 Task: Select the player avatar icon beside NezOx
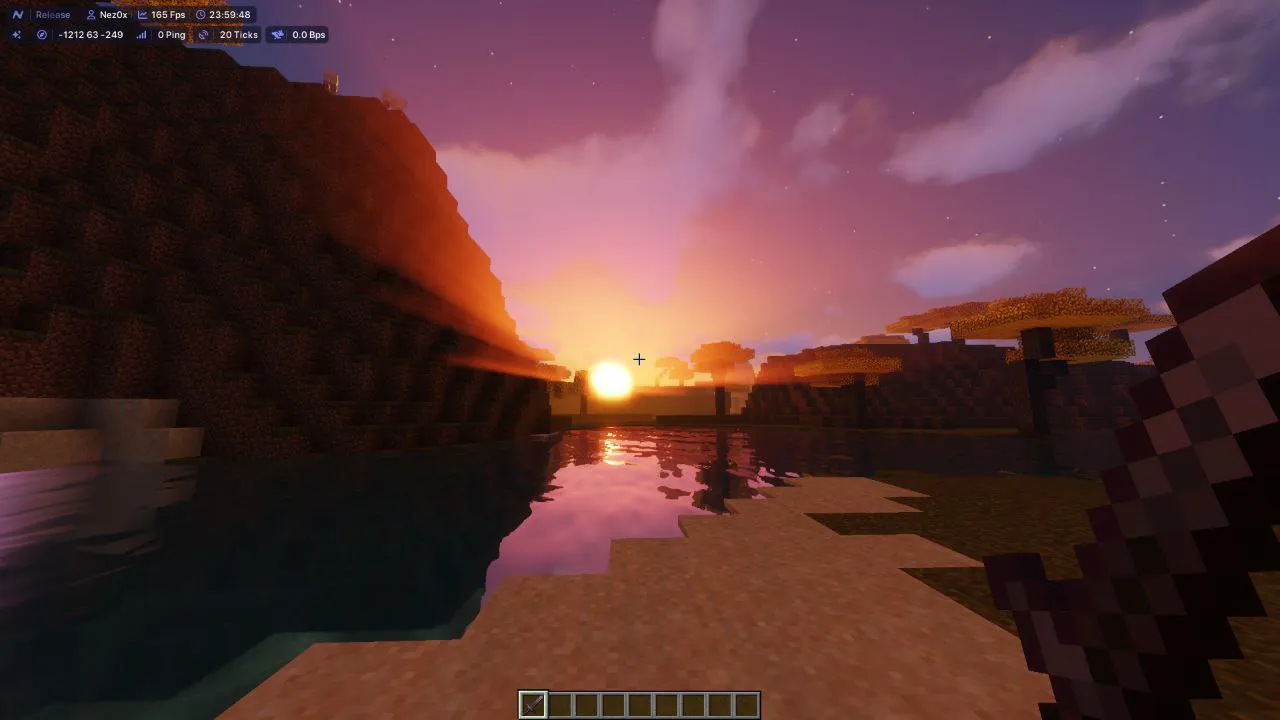[x=91, y=15]
